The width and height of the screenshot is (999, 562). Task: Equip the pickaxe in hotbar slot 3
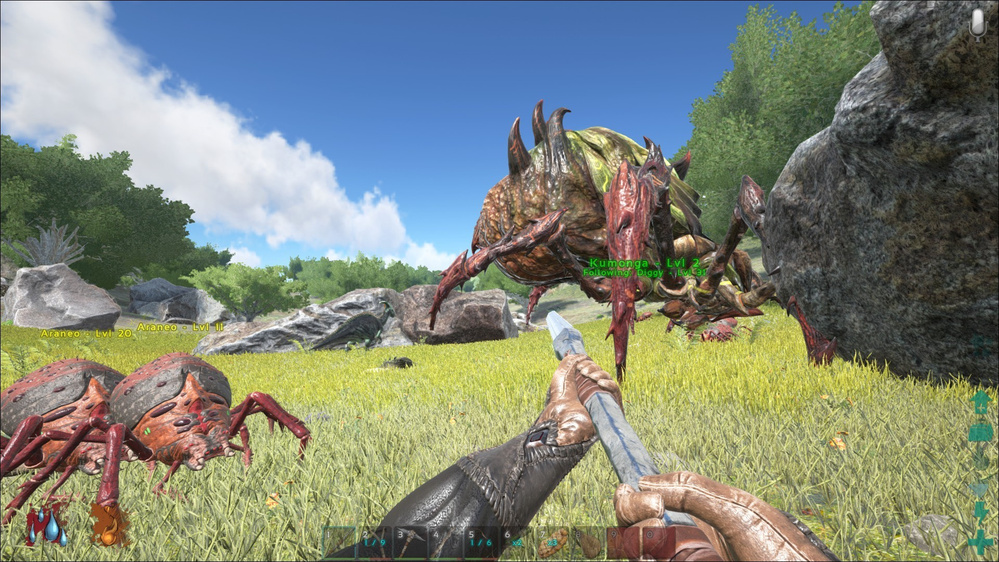click(x=410, y=542)
